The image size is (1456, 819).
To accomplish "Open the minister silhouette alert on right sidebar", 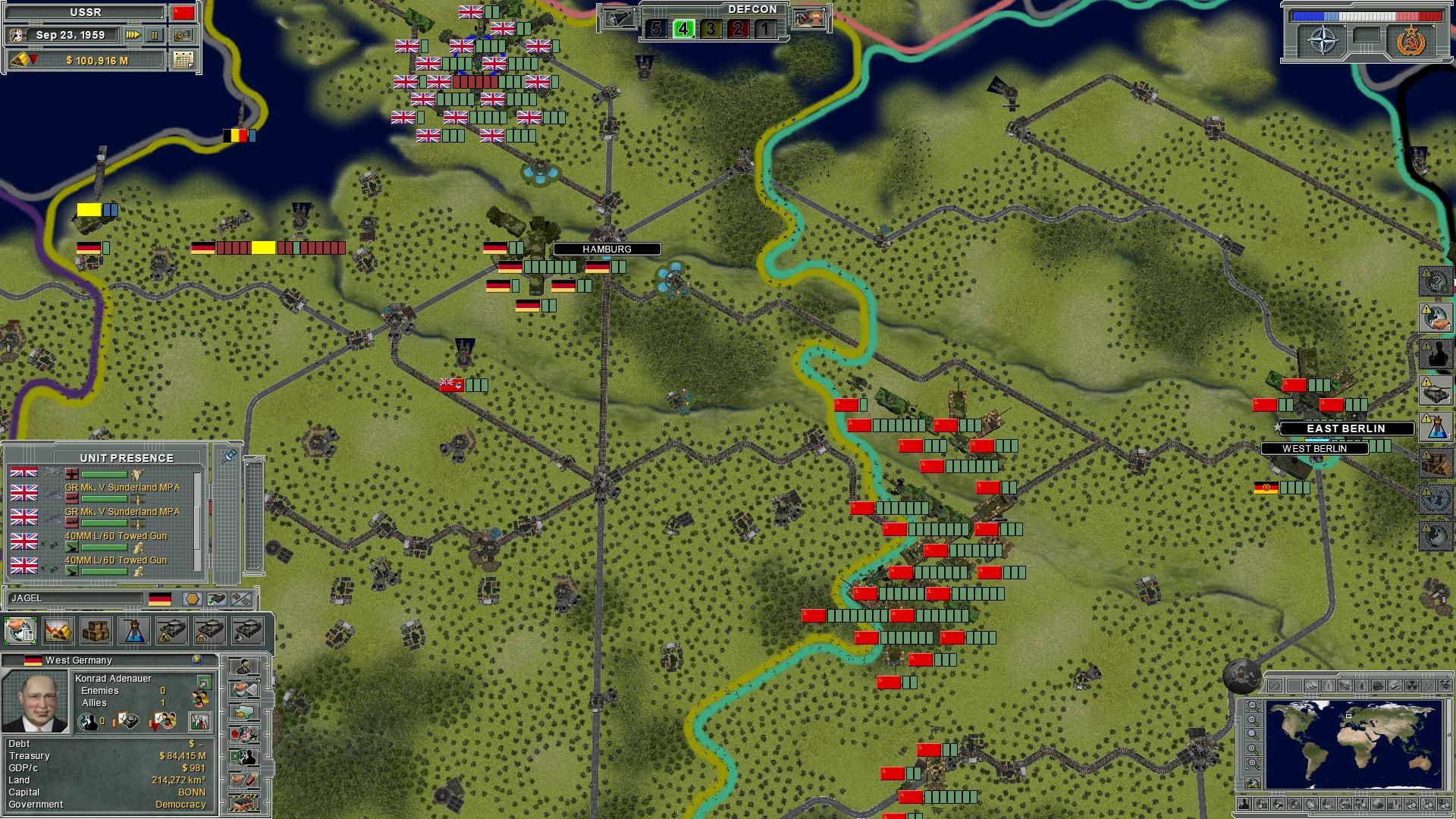I will (x=1436, y=353).
